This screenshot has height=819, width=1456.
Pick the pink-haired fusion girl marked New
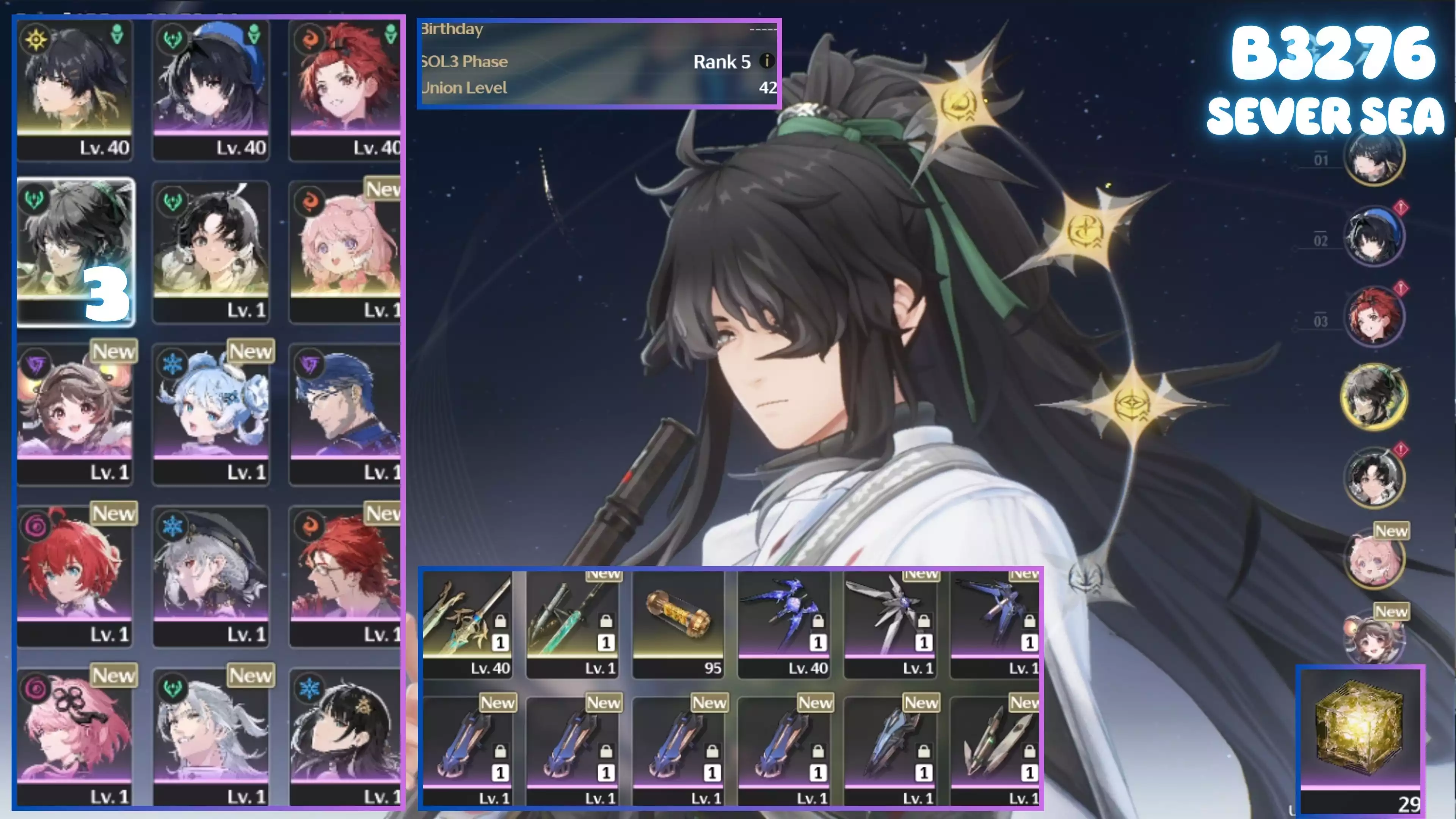(x=345, y=251)
